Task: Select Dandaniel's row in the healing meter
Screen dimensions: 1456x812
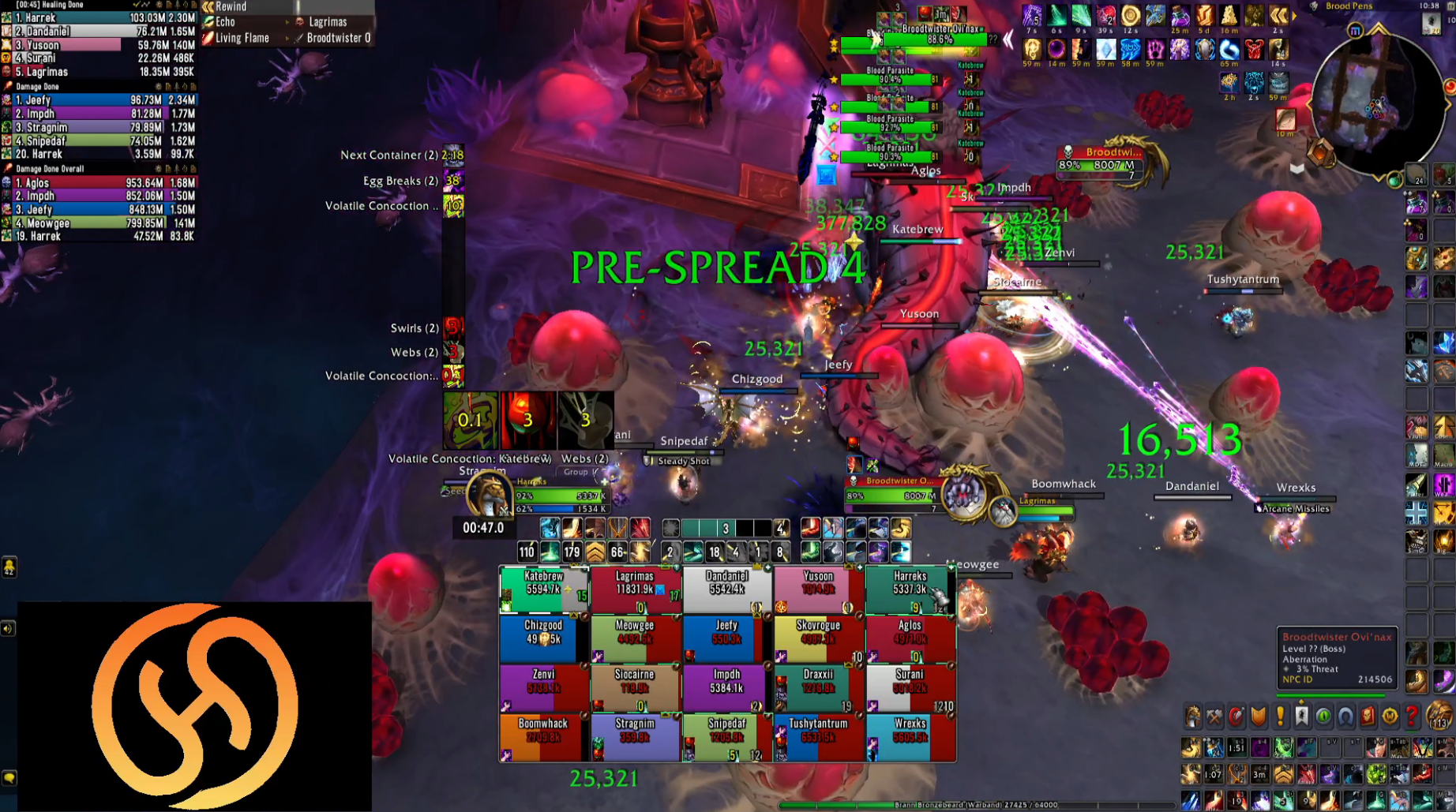Action: pyautogui.click(x=99, y=32)
